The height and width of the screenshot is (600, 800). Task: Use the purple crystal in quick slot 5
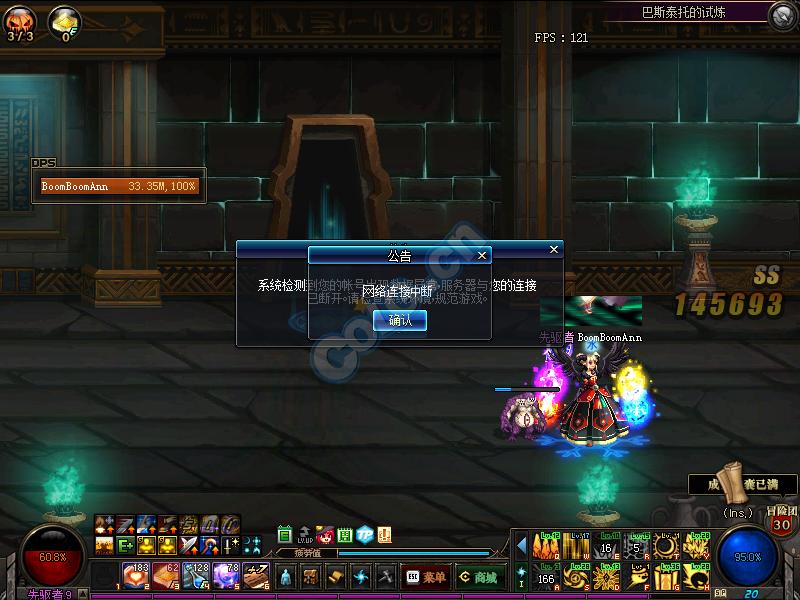click(226, 576)
